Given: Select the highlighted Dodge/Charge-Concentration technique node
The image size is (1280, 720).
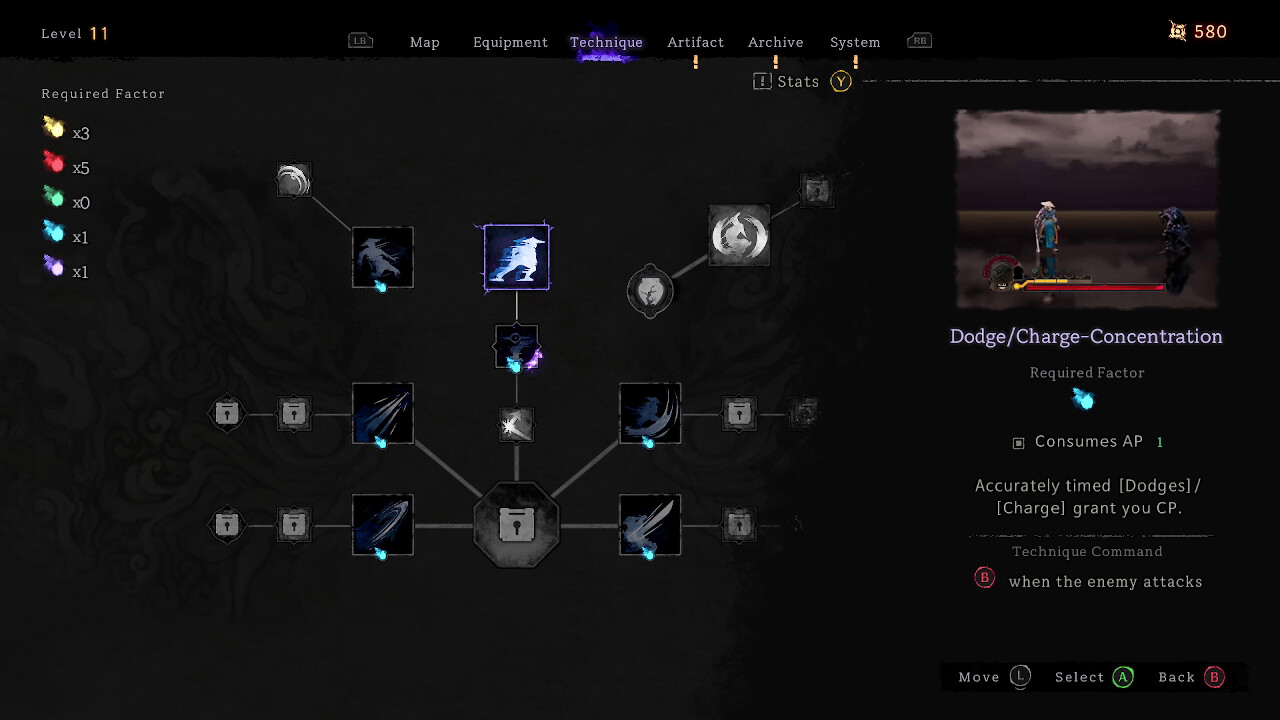Looking at the screenshot, I should [x=516, y=257].
